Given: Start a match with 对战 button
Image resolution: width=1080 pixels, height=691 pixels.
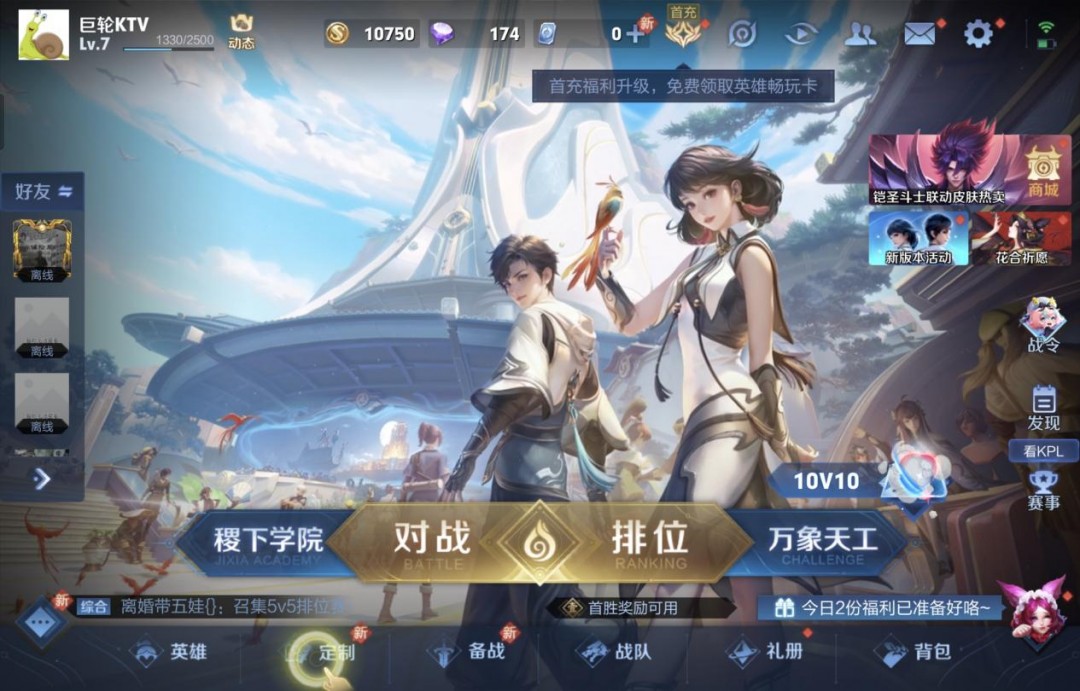Looking at the screenshot, I should coord(432,541).
